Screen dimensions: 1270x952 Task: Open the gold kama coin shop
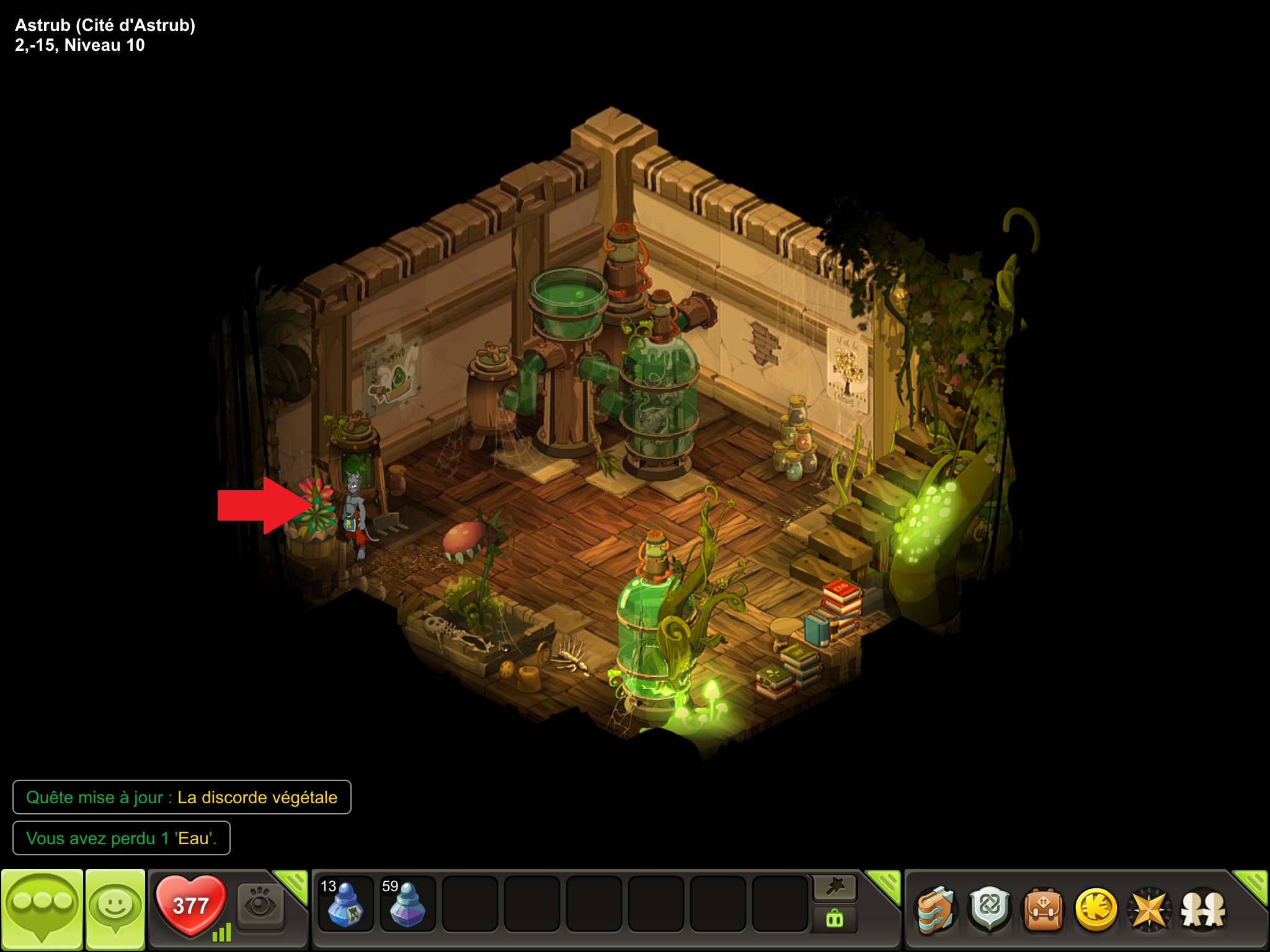click(1096, 909)
